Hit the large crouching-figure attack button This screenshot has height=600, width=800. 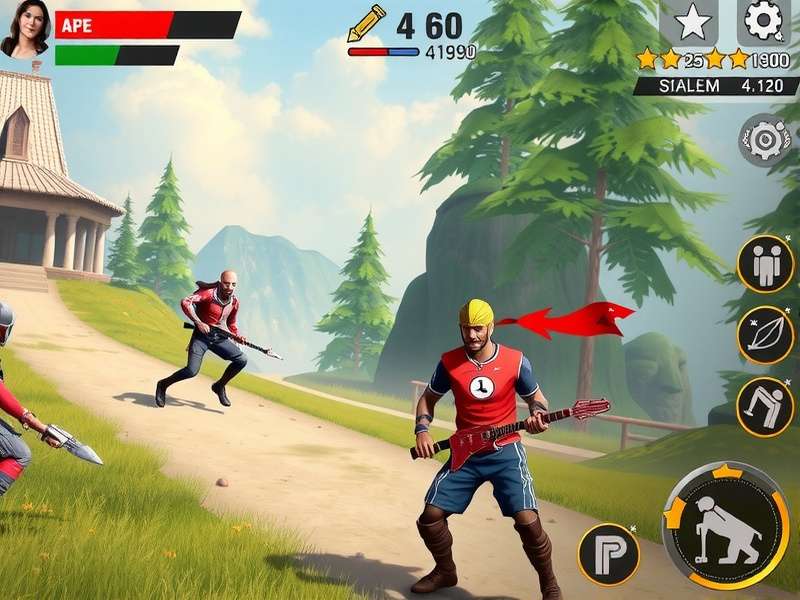point(726,525)
